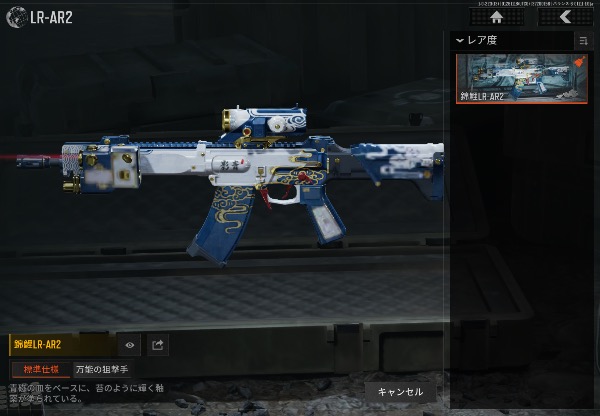This screenshot has width=600, height=416.
Task: Share the weapon skin
Action: point(158,345)
